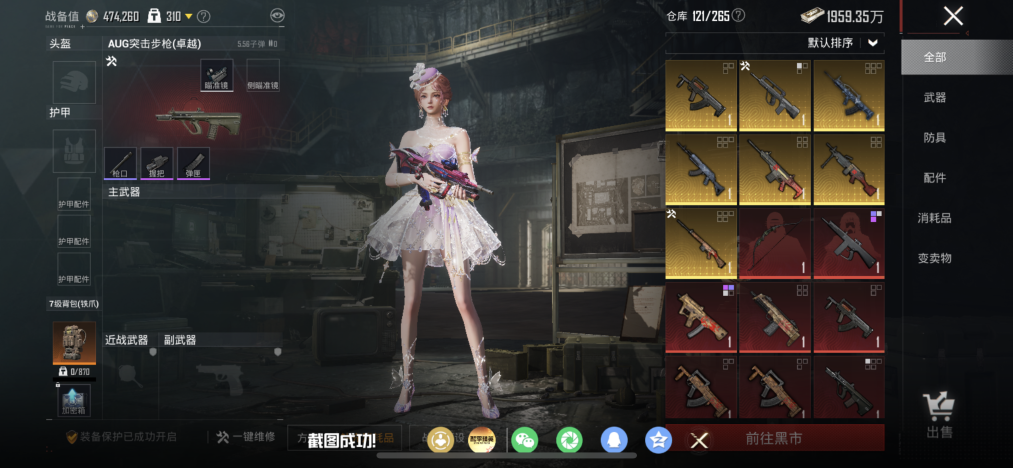The height and width of the screenshot is (468, 1013).
Task: Close the loadout screen with the X
Action: tap(953, 15)
